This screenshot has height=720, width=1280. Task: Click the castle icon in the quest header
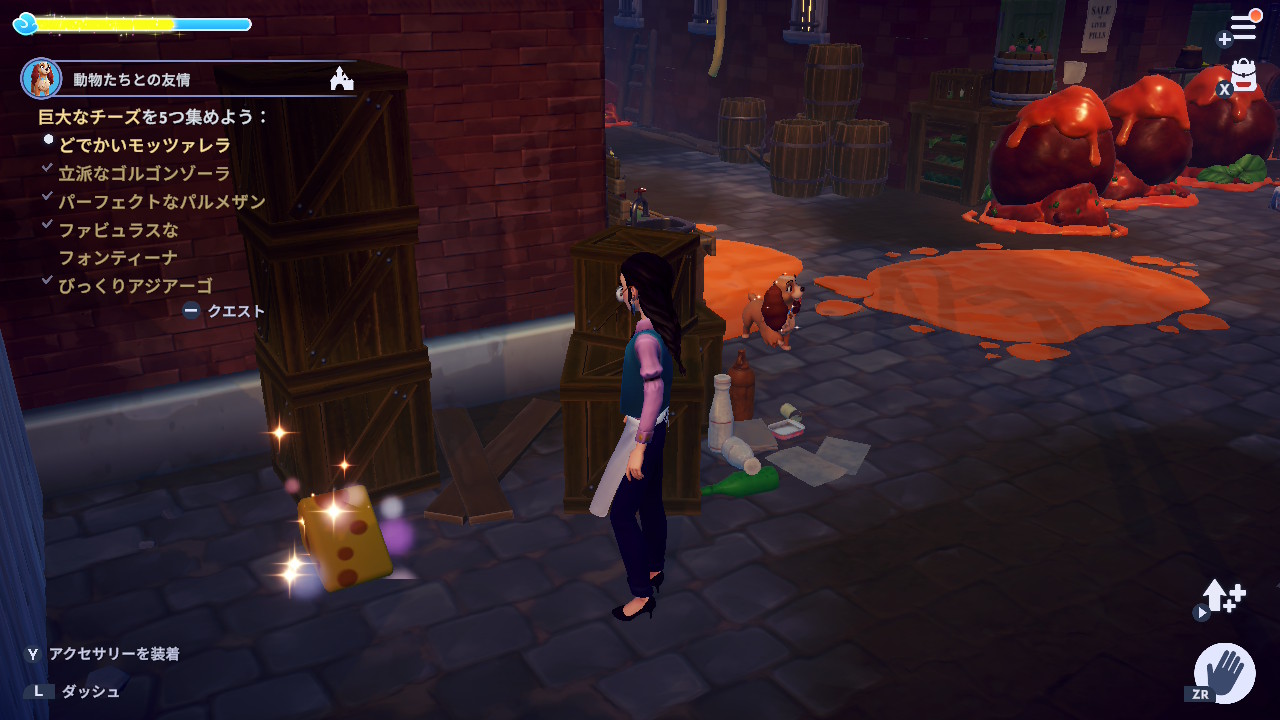click(342, 79)
